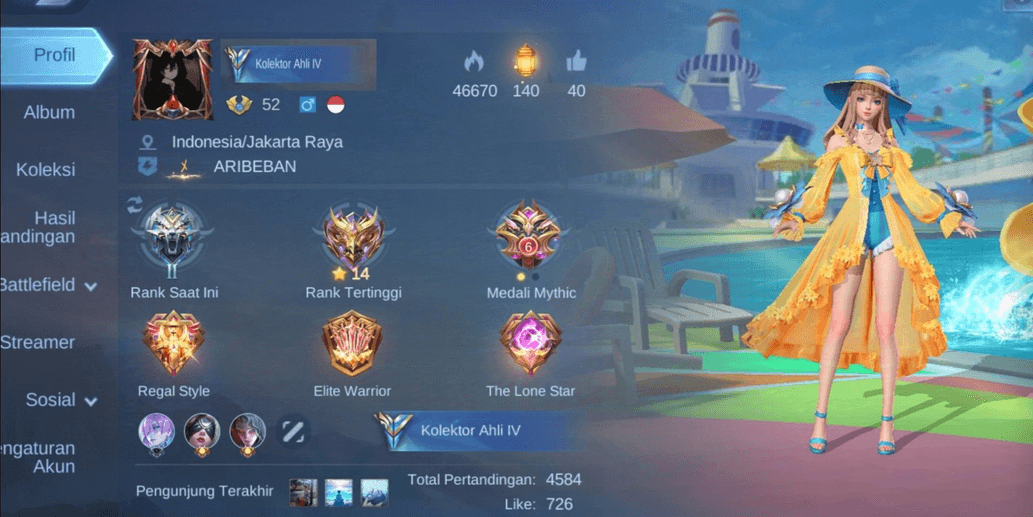This screenshot has width=1033, height=517.
Task: Select the lantern icon above 140
Action: coord(525,61)
